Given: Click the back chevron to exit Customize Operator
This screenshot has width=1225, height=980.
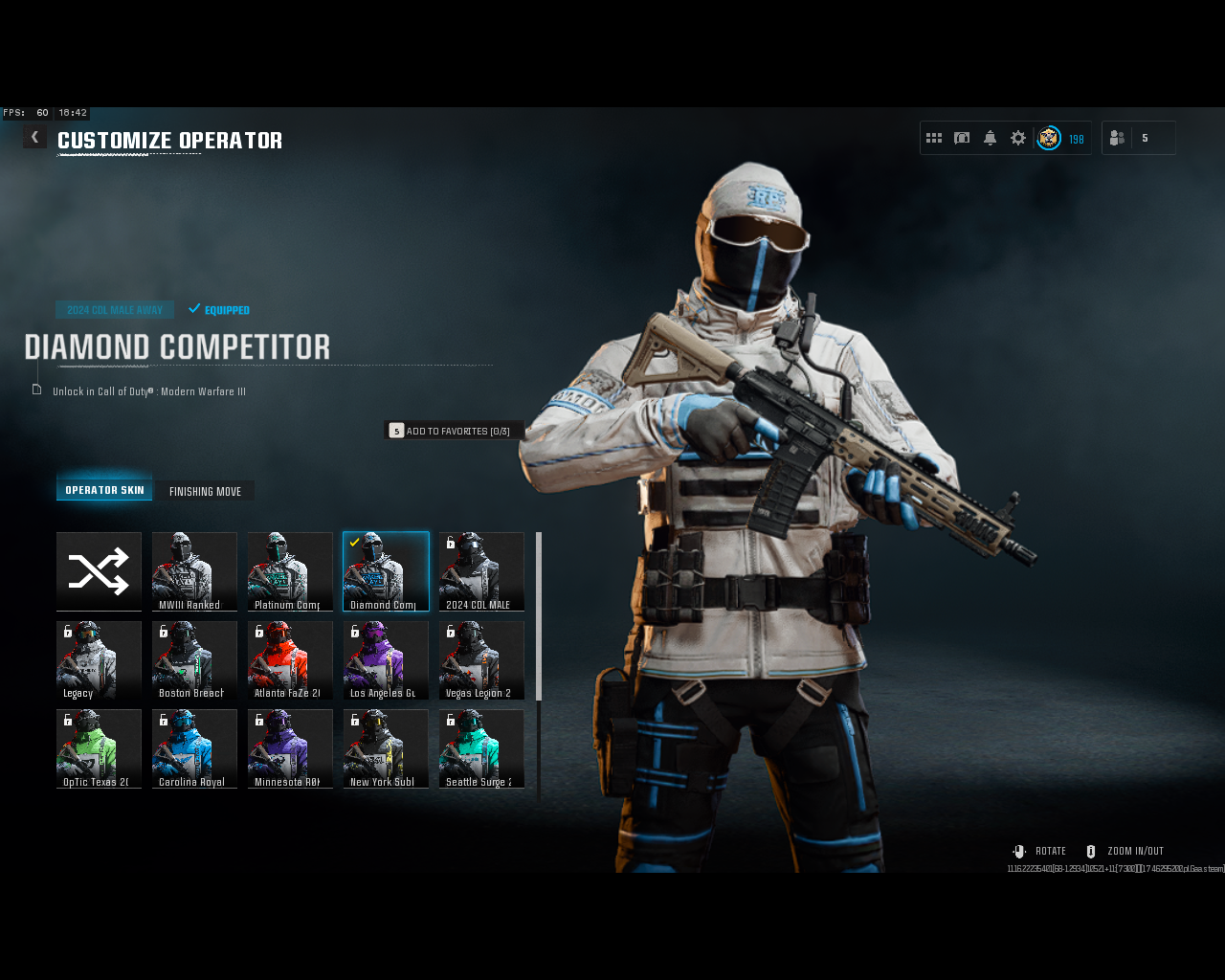Looking at the screenshot, I should (x=34, y=136).
